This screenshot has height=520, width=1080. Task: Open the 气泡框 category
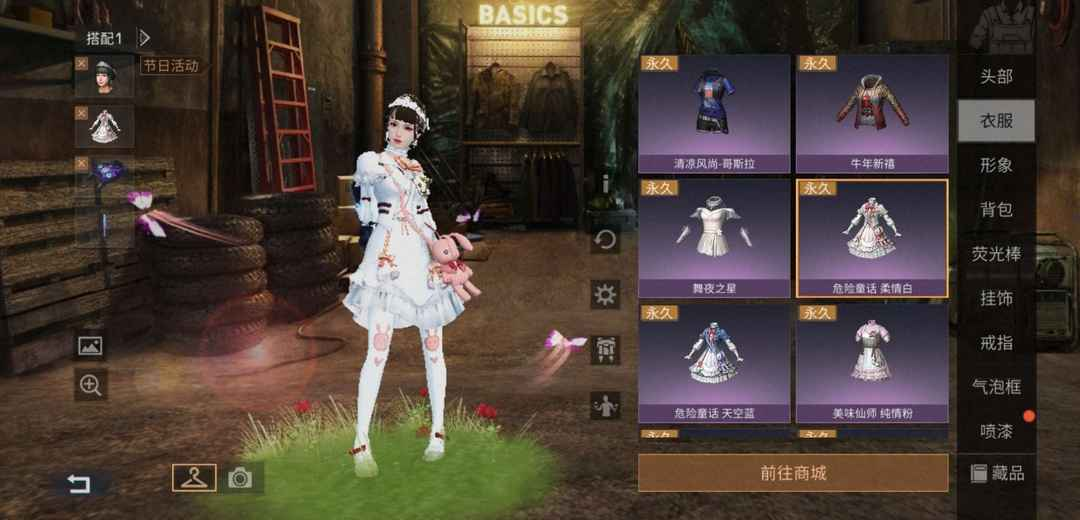tap(996, 386)
